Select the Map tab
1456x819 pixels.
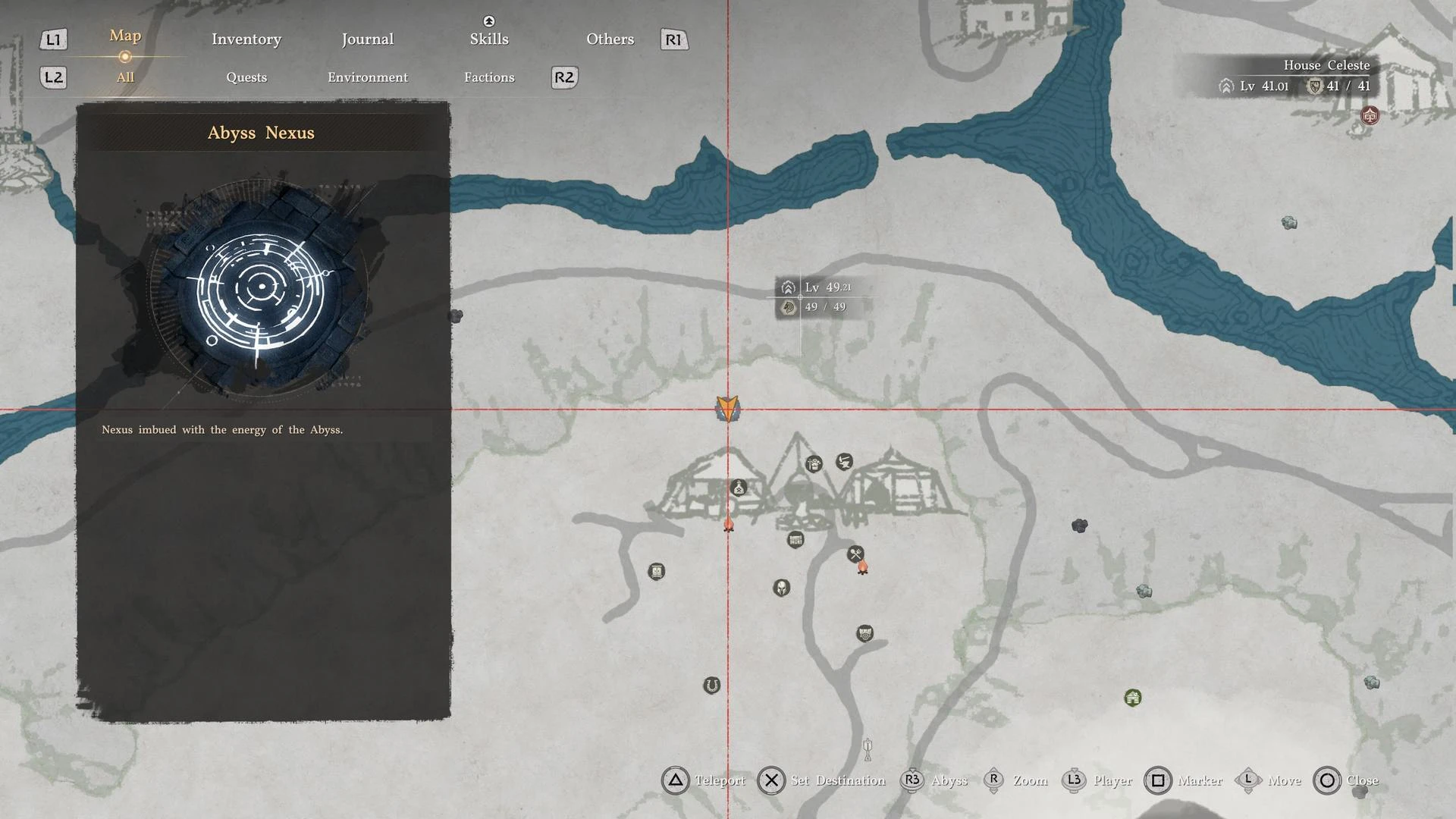point(125,36)
